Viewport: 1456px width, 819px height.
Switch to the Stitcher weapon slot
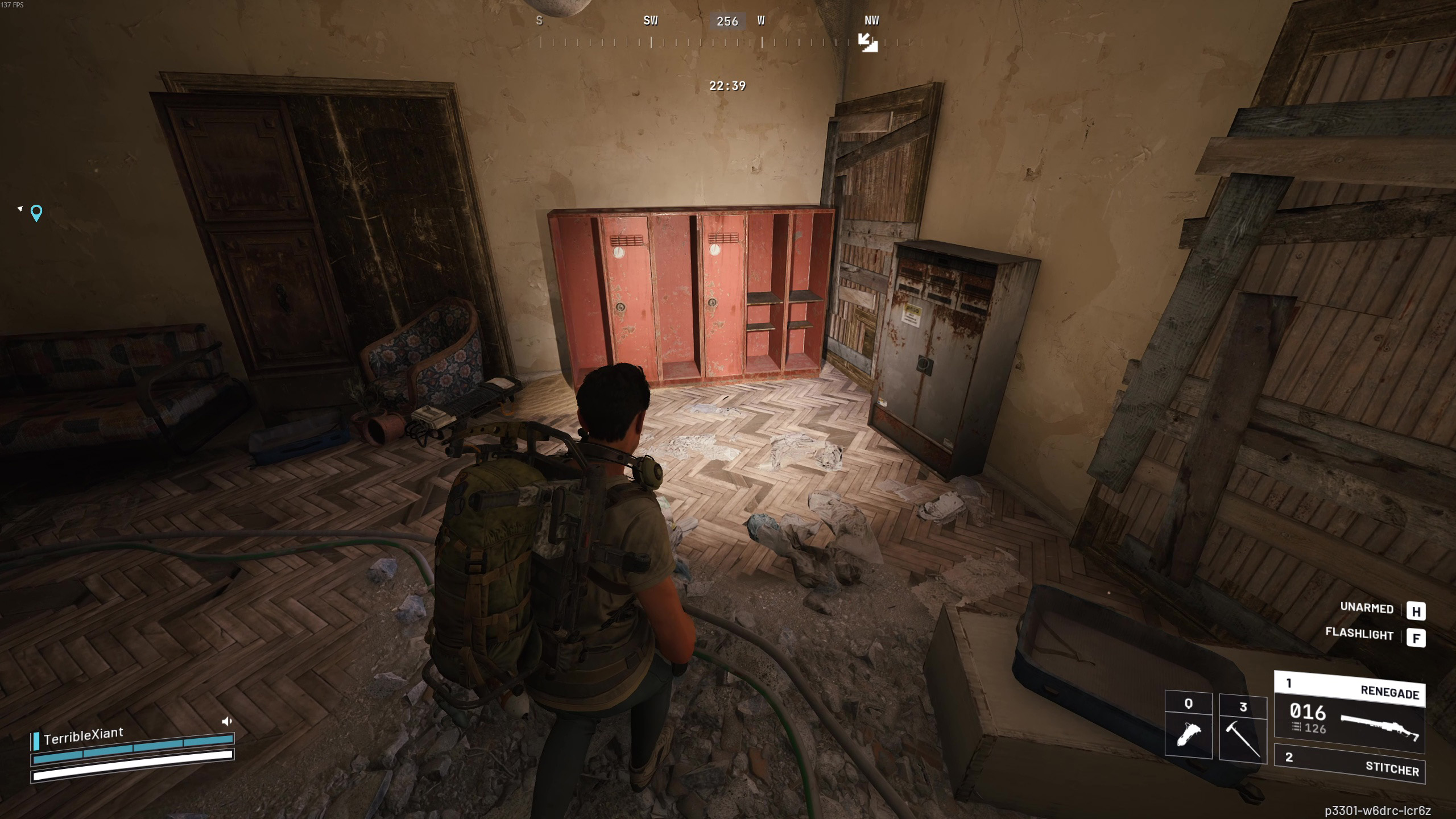tap(1349, 763)
